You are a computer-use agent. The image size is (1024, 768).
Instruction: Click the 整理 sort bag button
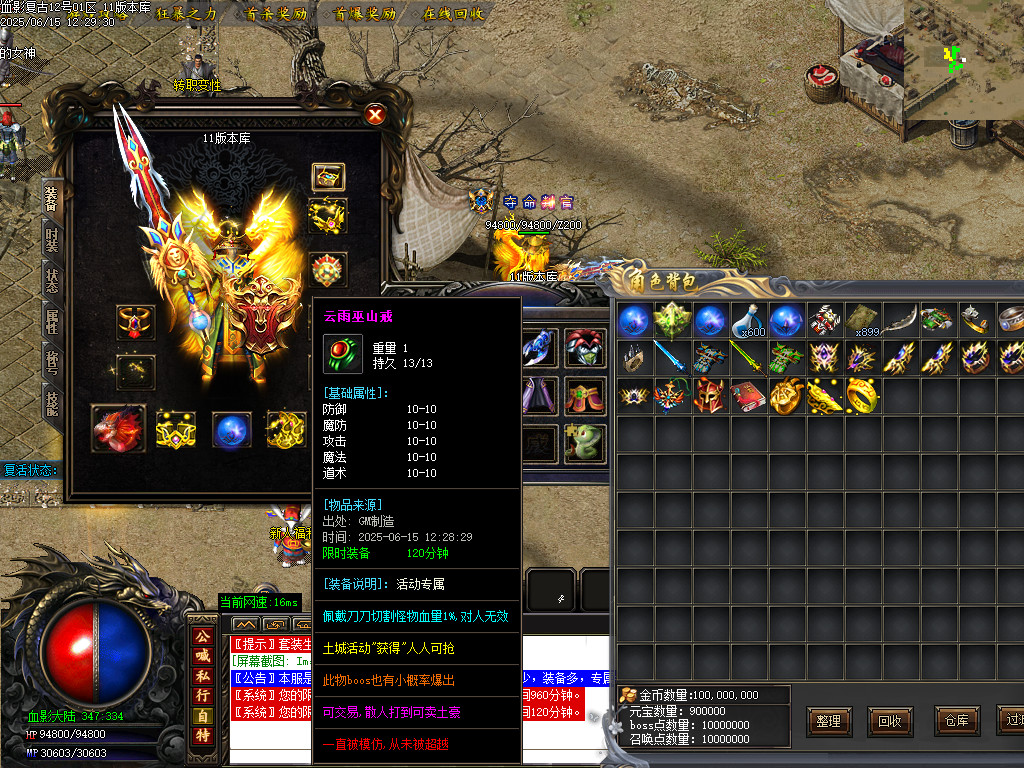pos(828,720)
